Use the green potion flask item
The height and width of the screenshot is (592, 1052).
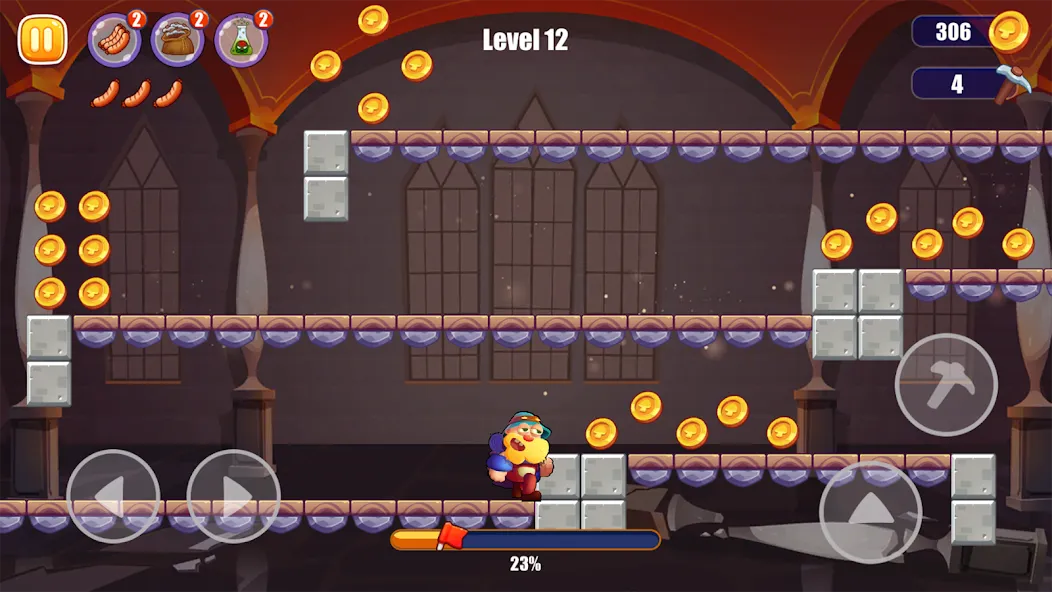click(241, 40)
